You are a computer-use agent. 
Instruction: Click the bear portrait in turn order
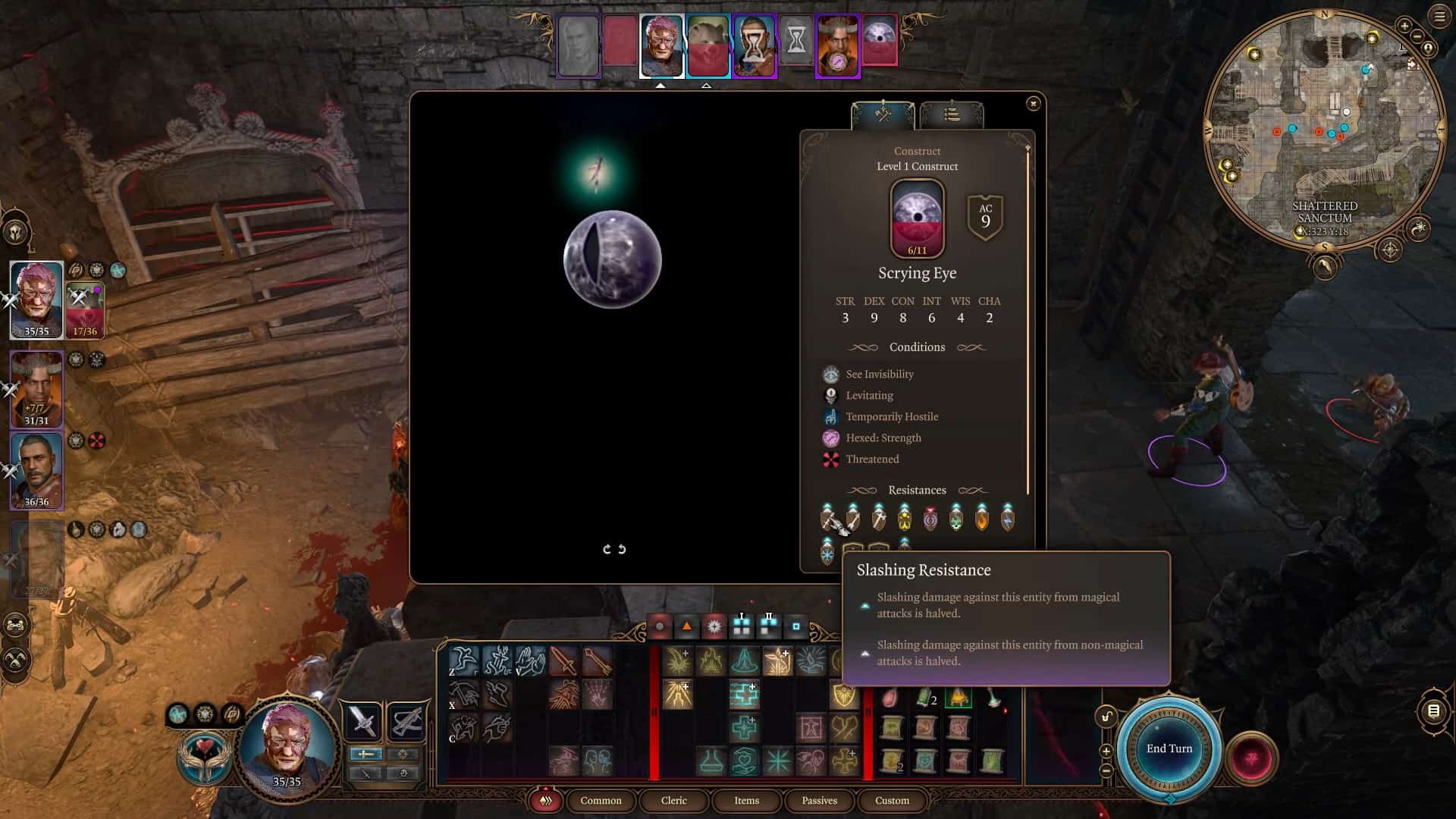tap(708, 45)
